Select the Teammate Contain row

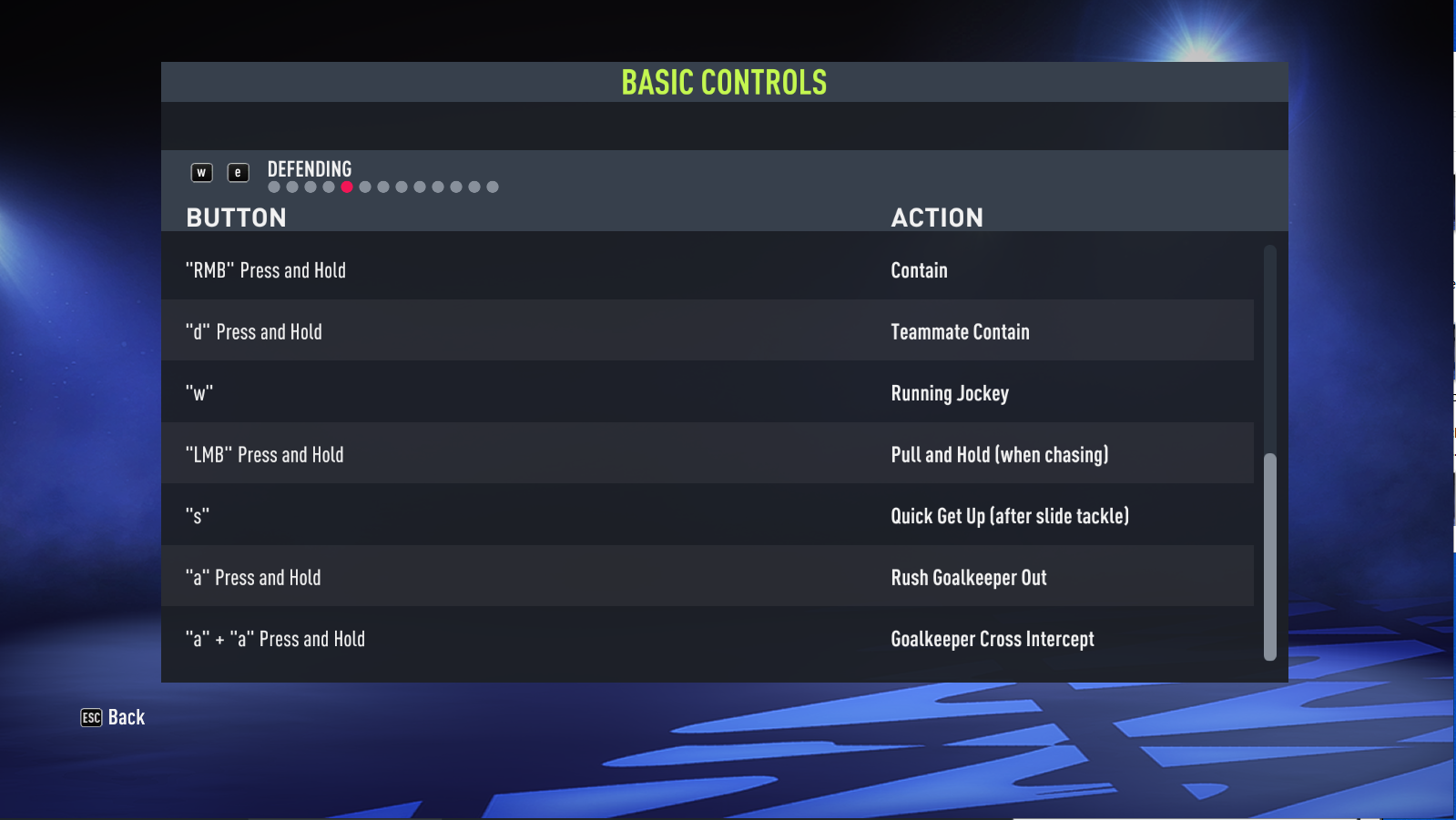pyautogui.click(x=960, y=331)
